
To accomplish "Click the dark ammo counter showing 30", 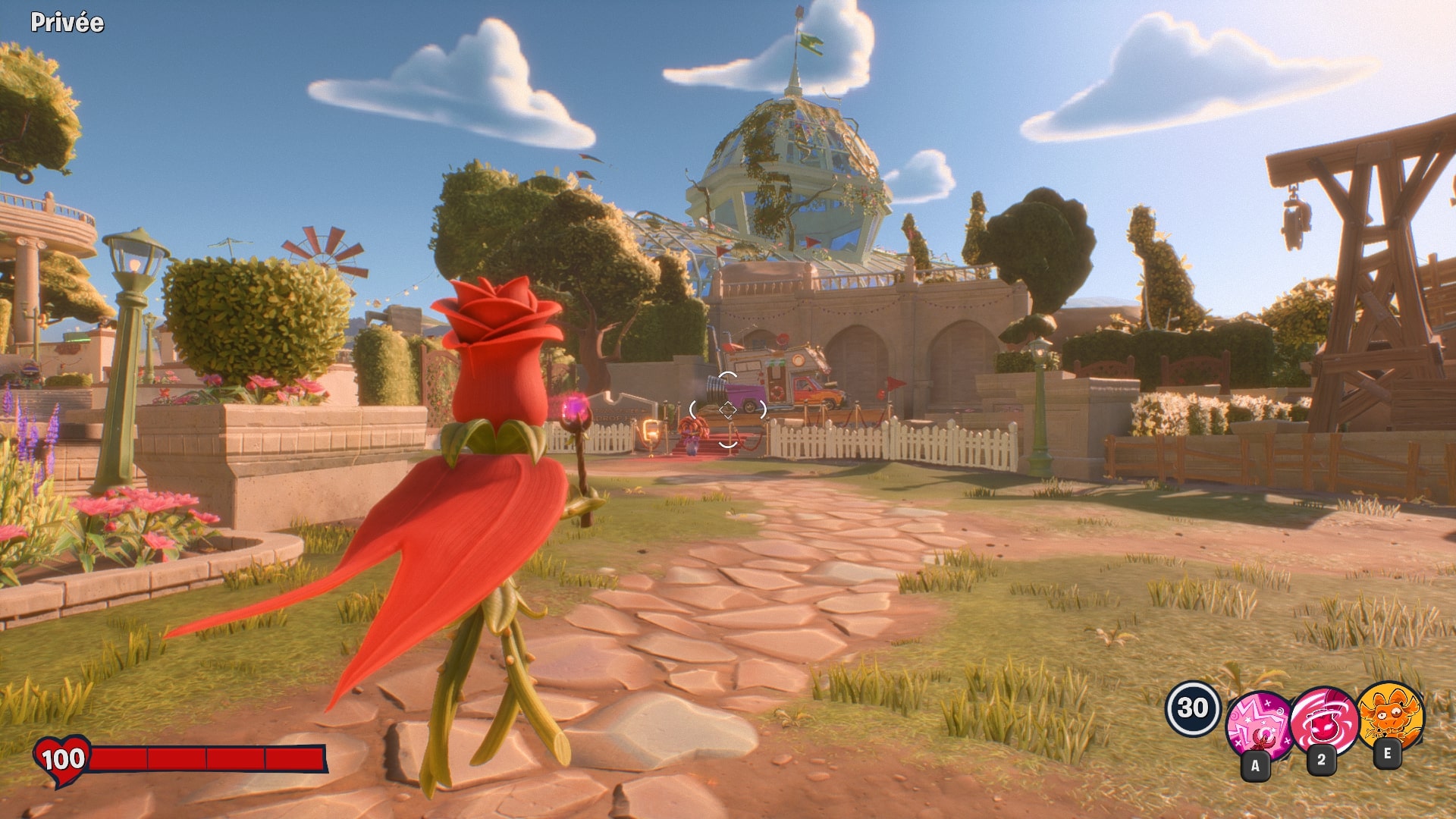I will (x=1194, y=709).
